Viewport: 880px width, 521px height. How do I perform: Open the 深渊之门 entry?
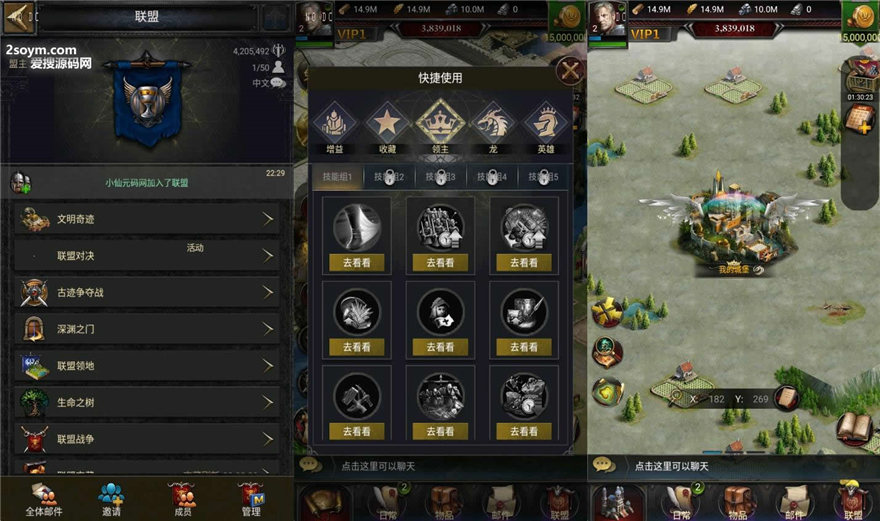146,329
